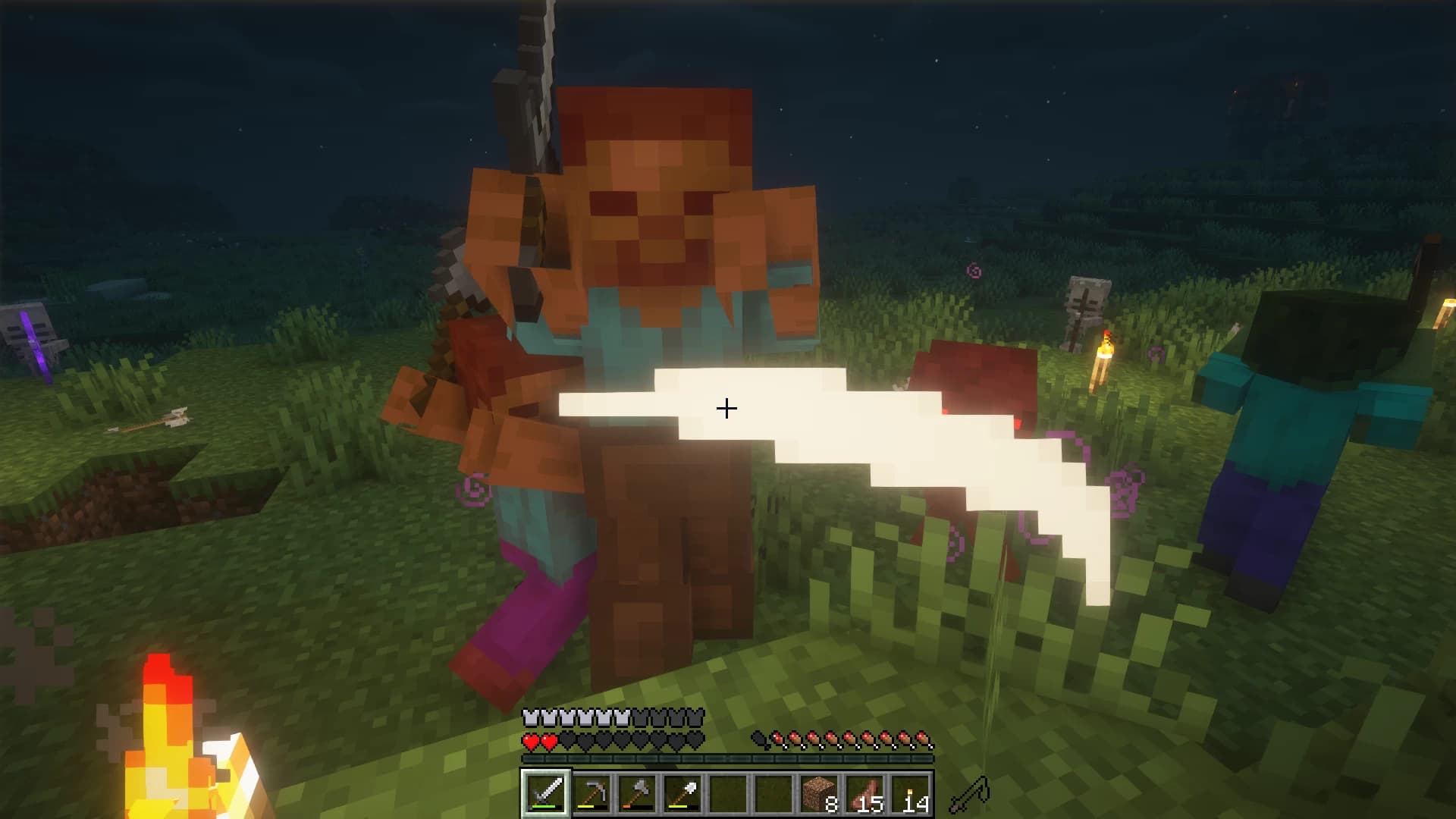This screenshot has height=819, width=1456.
Task: Click the leftmost red heart icon
Action: point(529,741)
